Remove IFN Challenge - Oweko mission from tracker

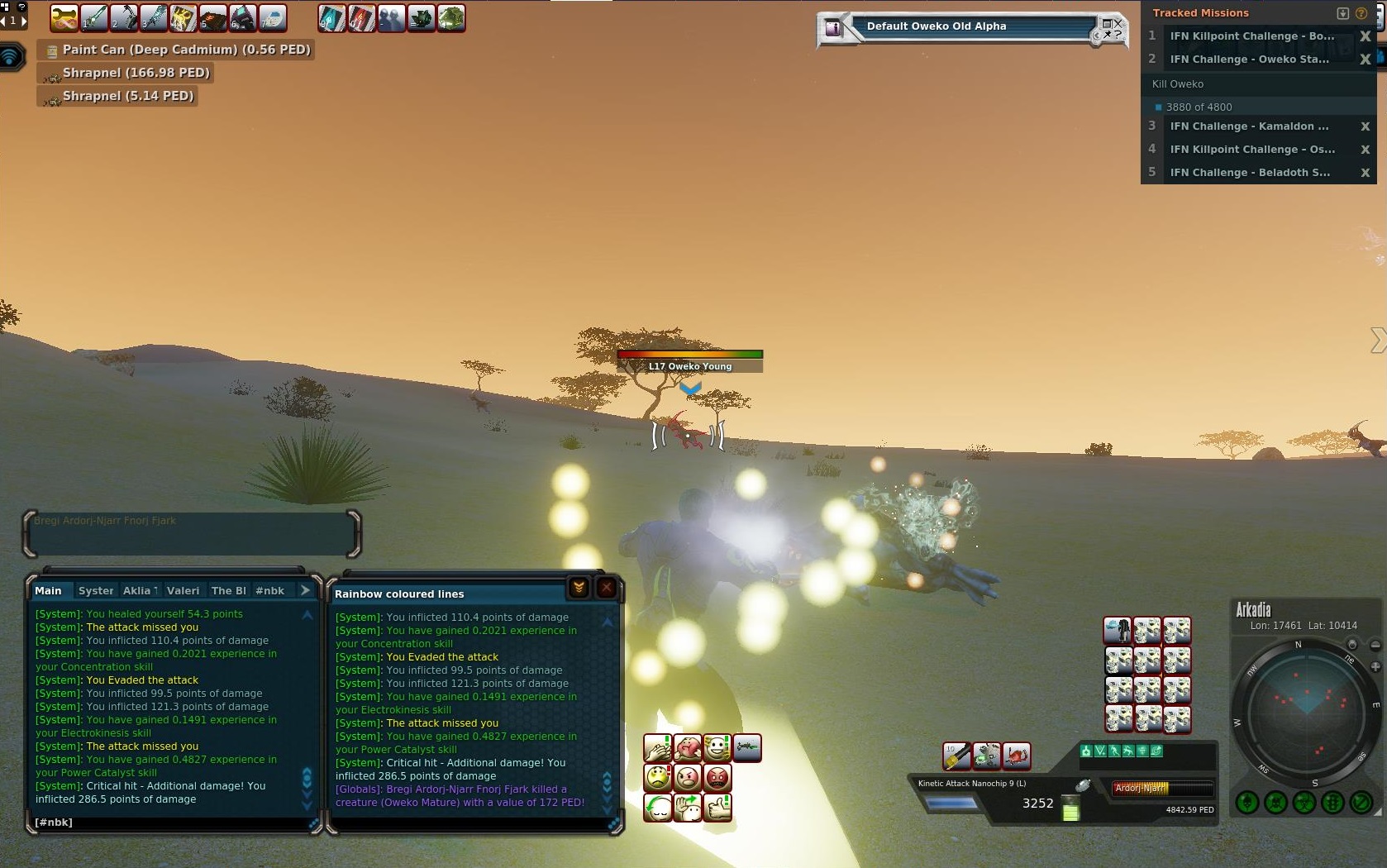(1365, 60)
